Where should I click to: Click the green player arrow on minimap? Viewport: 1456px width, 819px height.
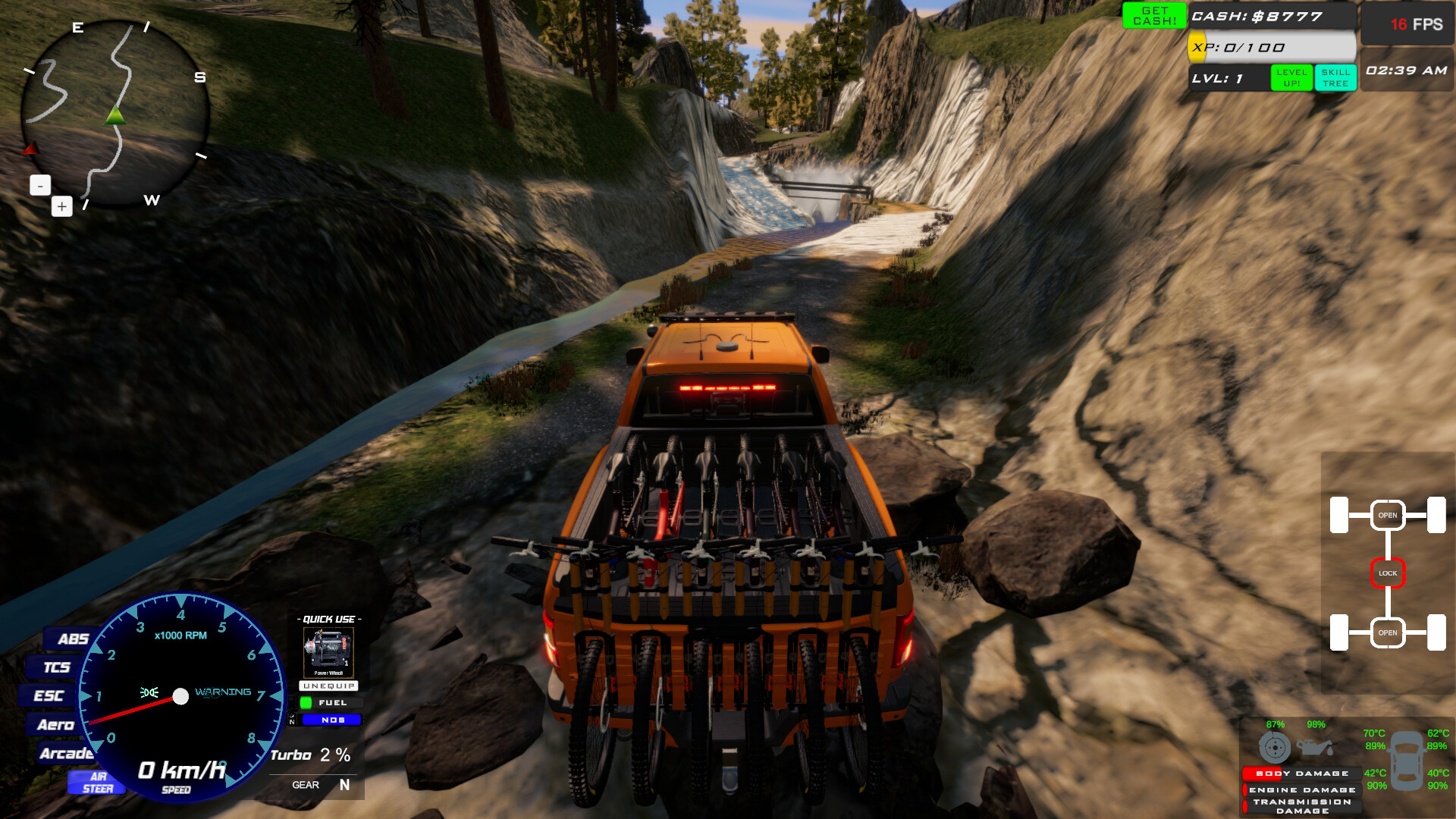[115, 115]
